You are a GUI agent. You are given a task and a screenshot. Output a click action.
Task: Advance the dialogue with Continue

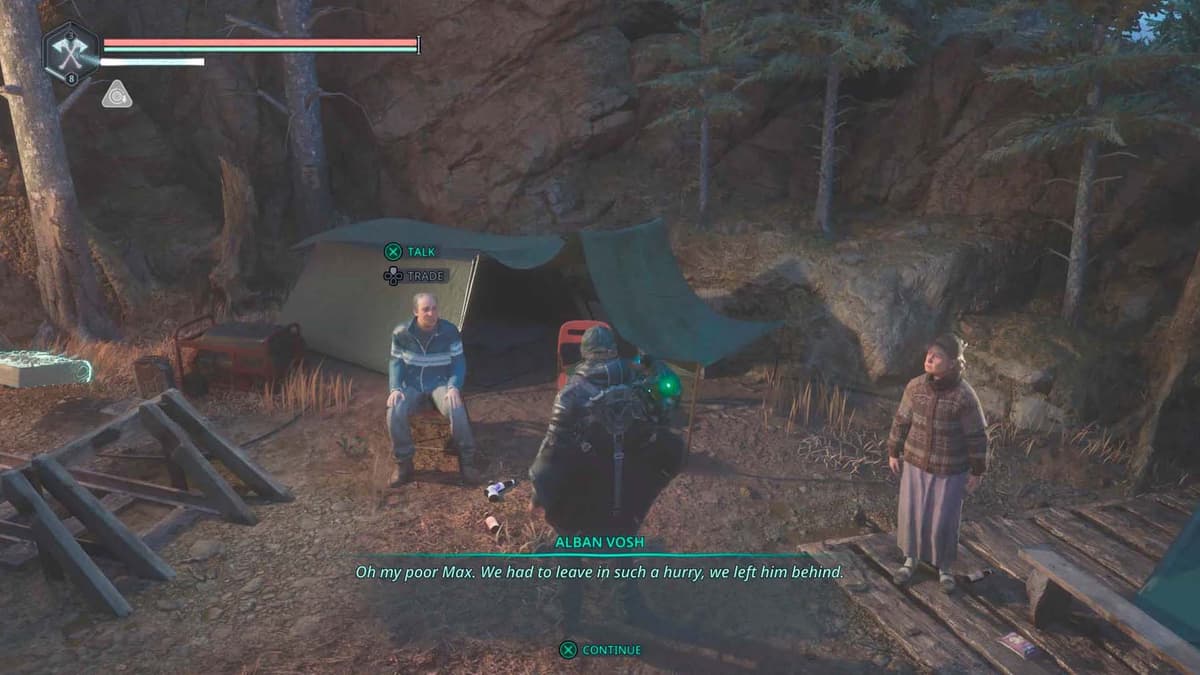tap(600, 650)
